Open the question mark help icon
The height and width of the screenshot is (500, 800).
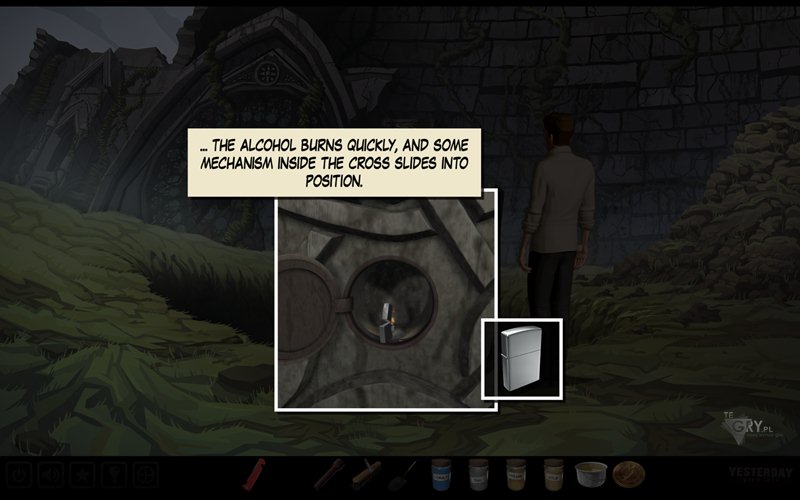(x=116, y=473)
